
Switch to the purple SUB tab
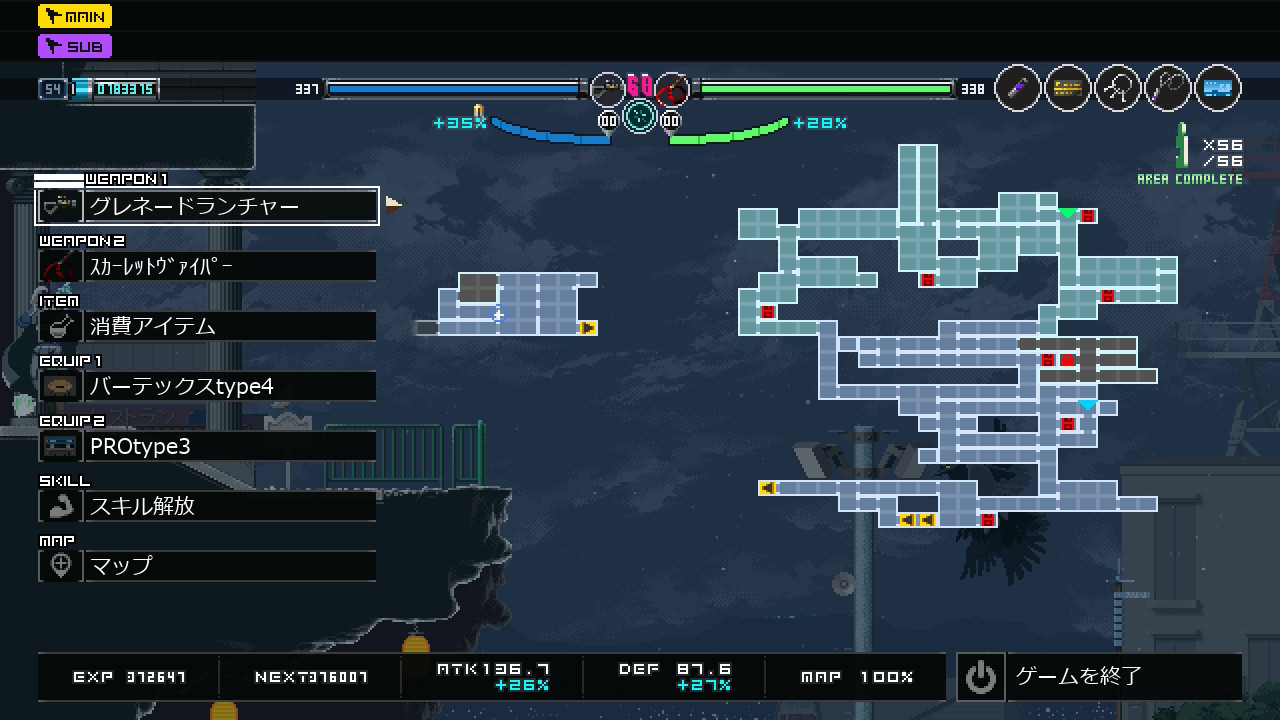tap(75, 46)
